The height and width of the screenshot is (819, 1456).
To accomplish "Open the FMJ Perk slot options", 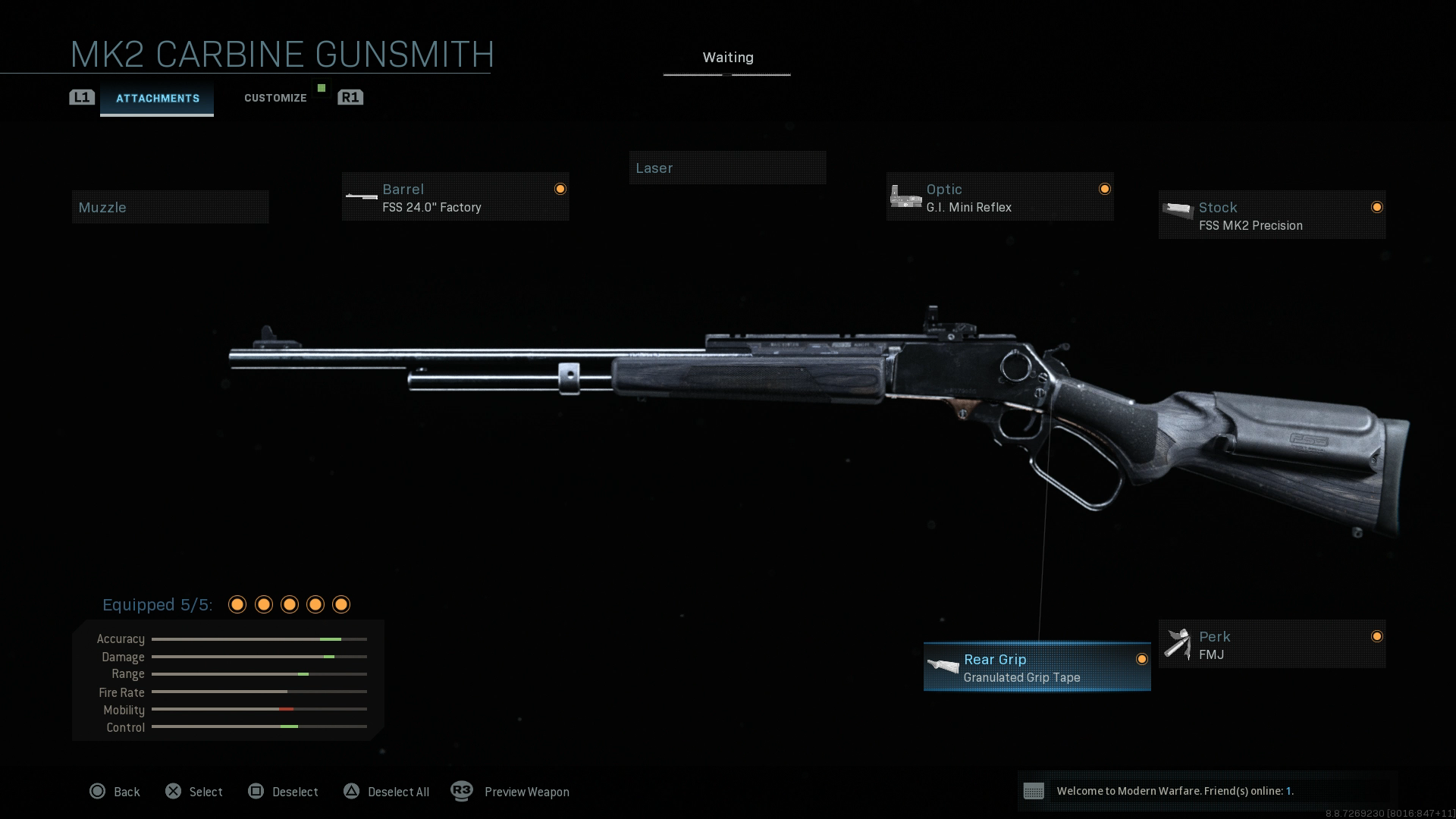I will click(1272, 644).
